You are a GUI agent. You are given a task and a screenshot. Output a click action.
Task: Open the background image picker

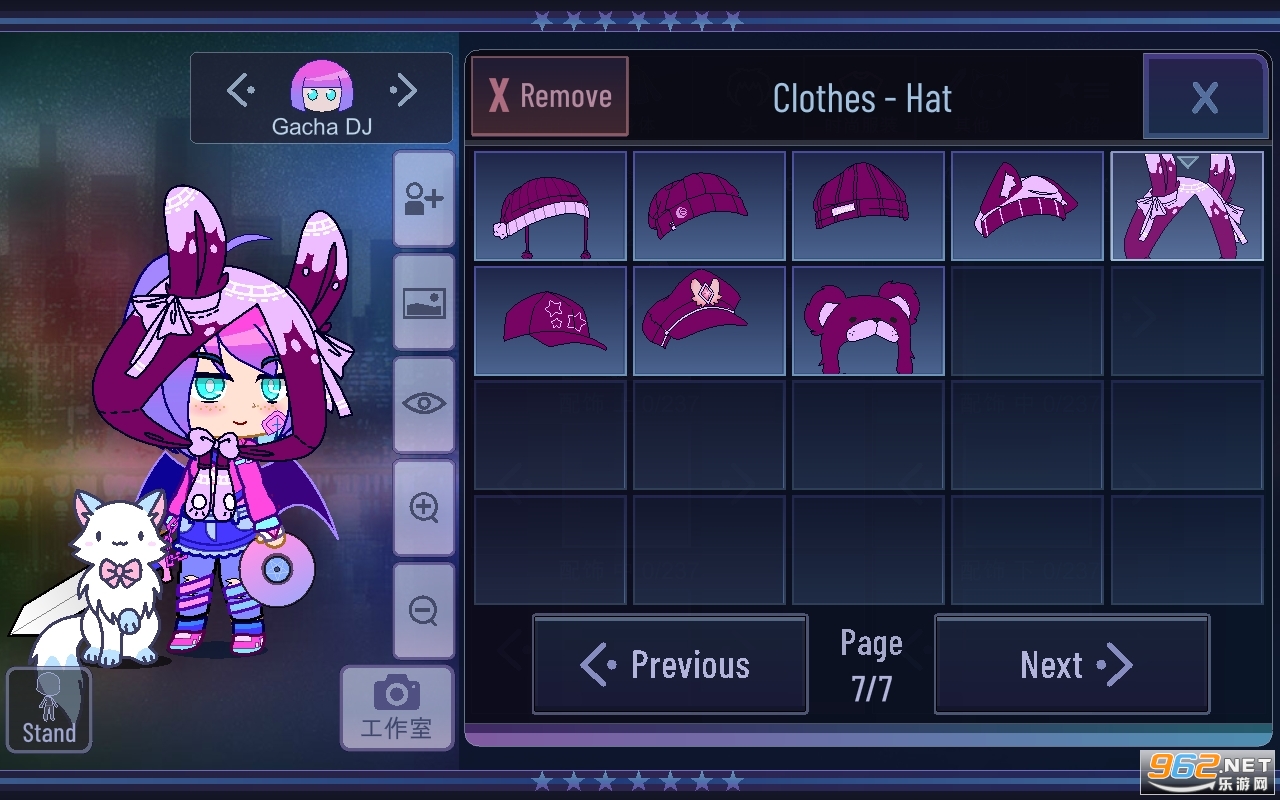424,302
